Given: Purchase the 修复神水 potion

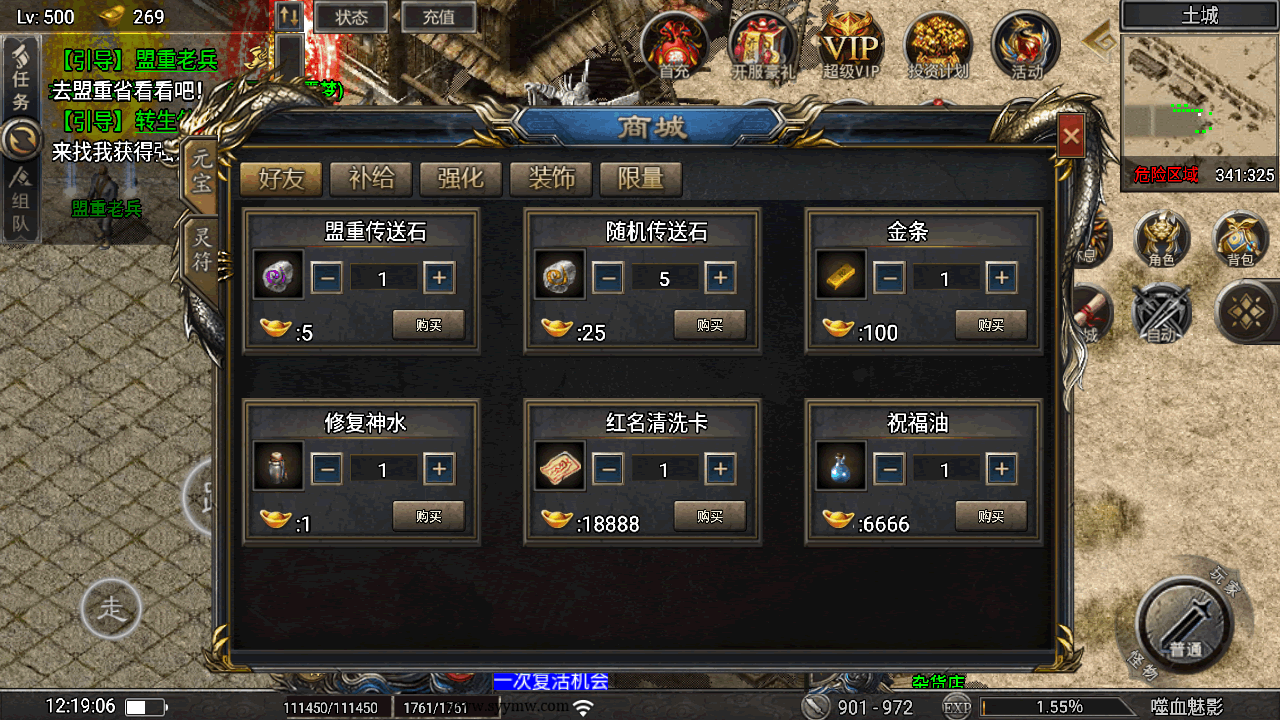Looking at the screenshot, I should pyautogui.click(x=428, y=516).
